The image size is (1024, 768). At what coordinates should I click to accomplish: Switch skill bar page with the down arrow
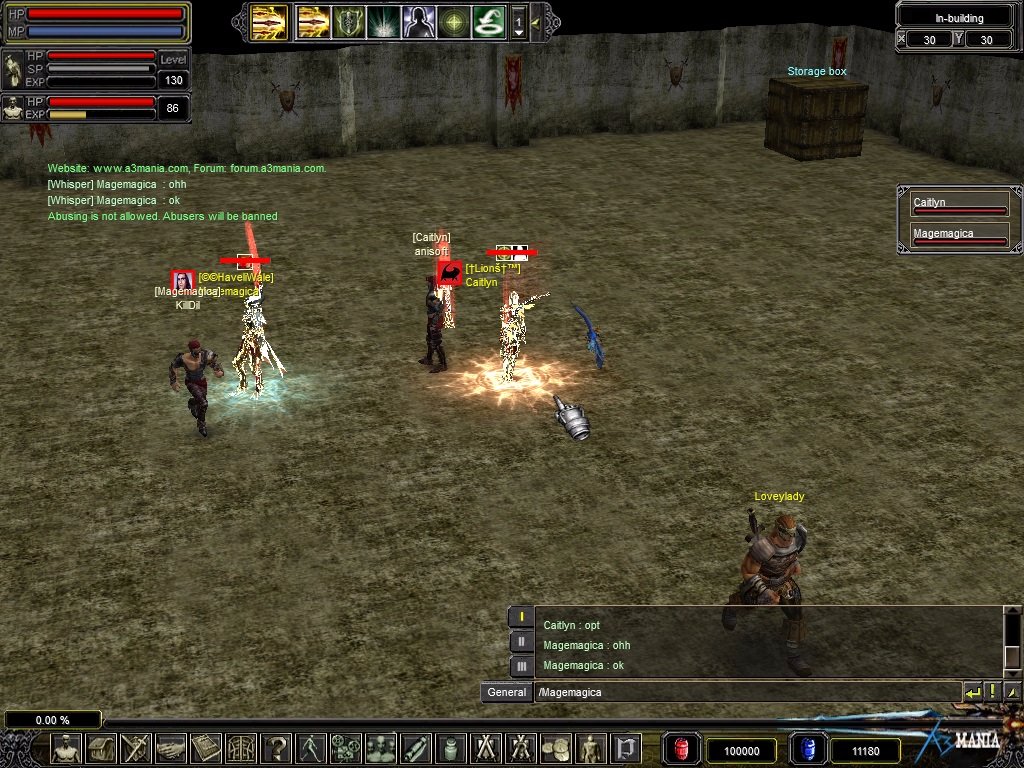tap(518, 32)
